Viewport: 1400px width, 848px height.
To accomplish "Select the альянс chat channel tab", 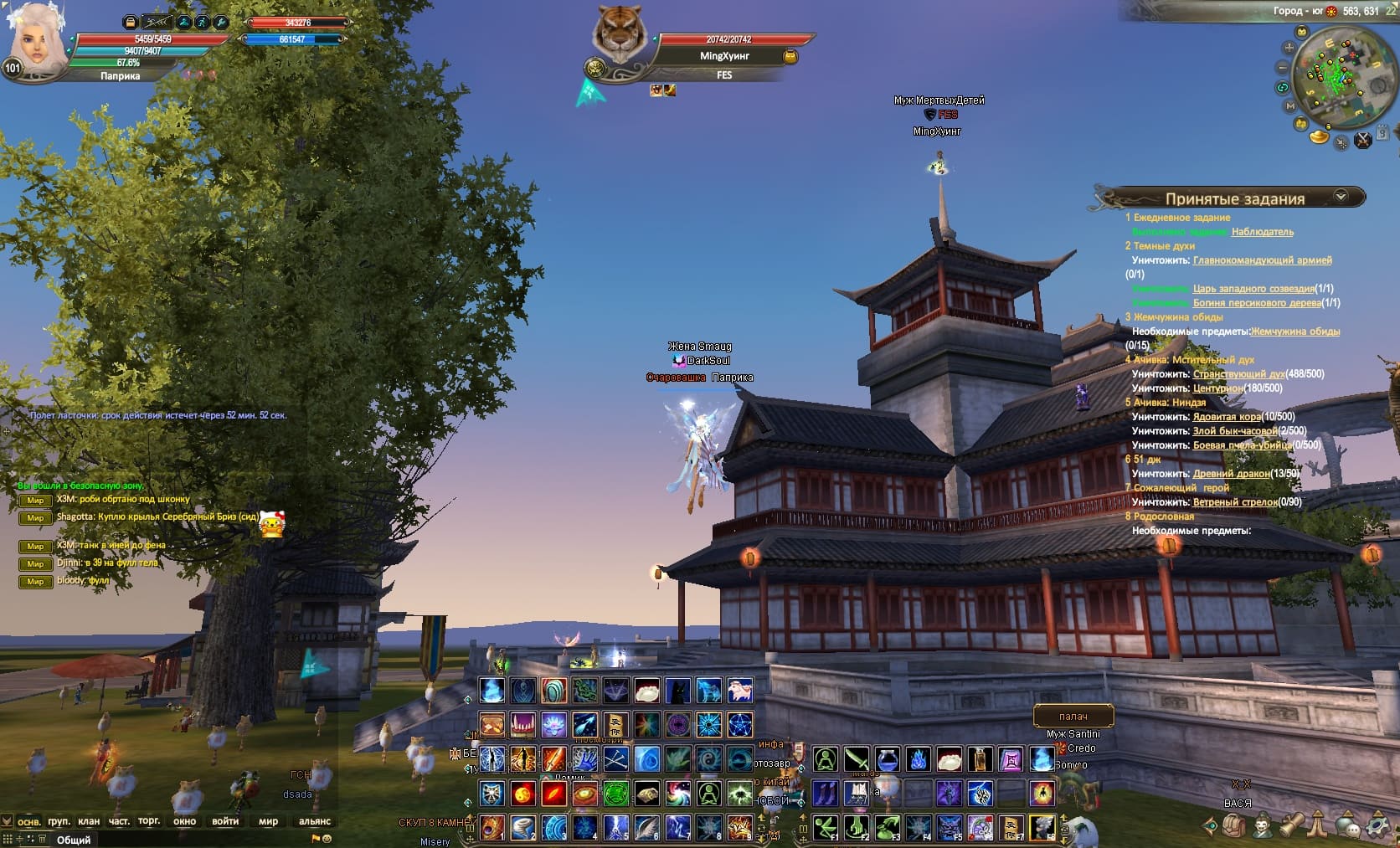I will (x=315, y=821).
